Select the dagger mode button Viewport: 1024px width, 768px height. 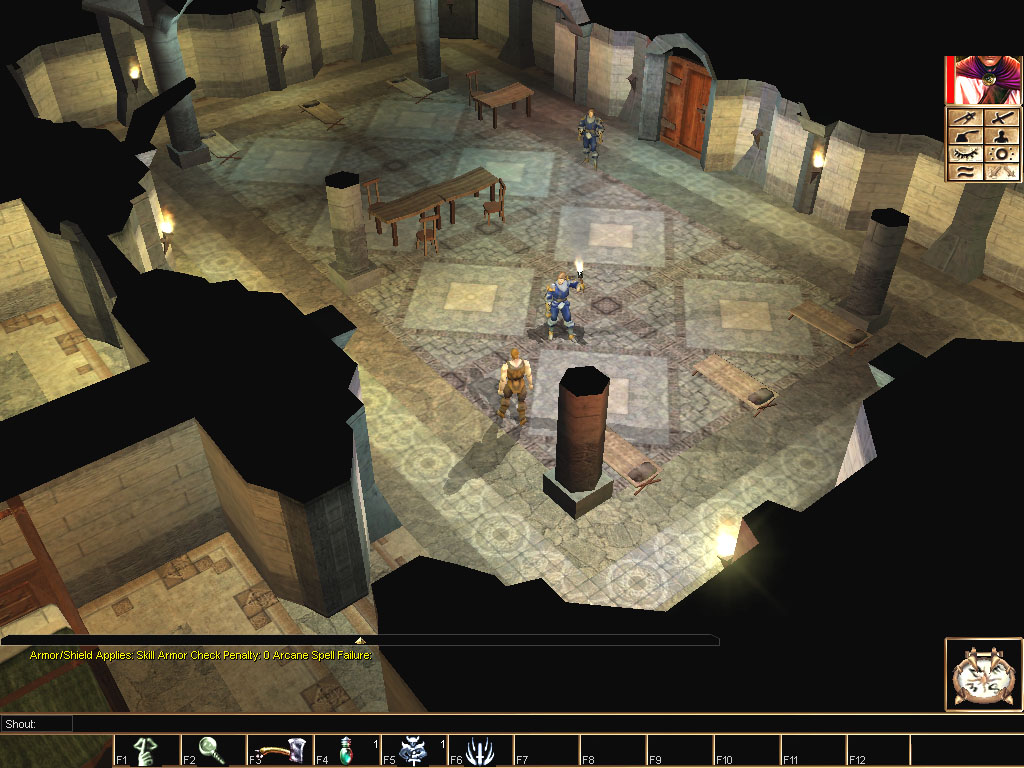[965, 118]
